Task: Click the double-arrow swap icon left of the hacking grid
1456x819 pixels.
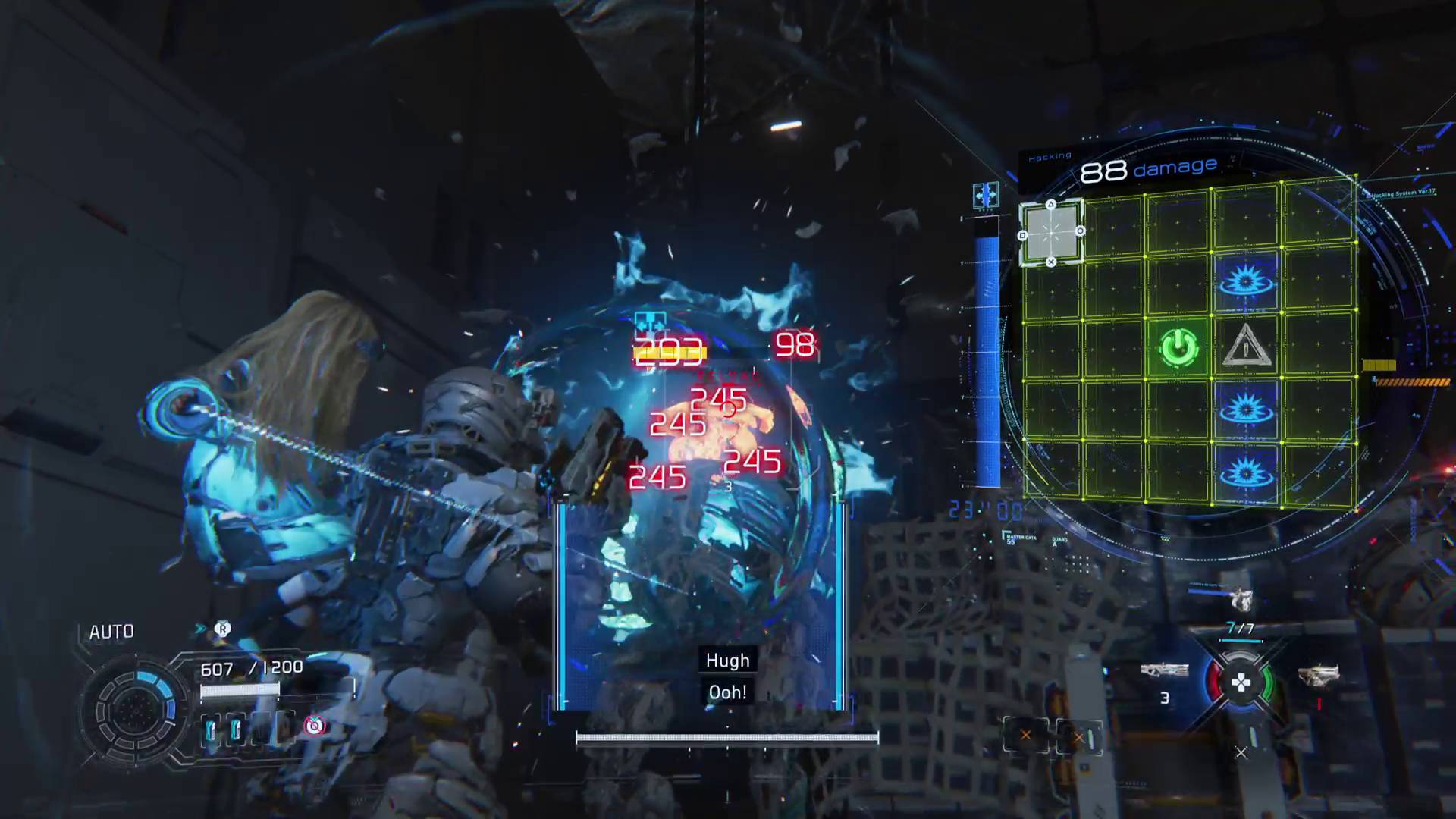Action: tap(987, 196)
